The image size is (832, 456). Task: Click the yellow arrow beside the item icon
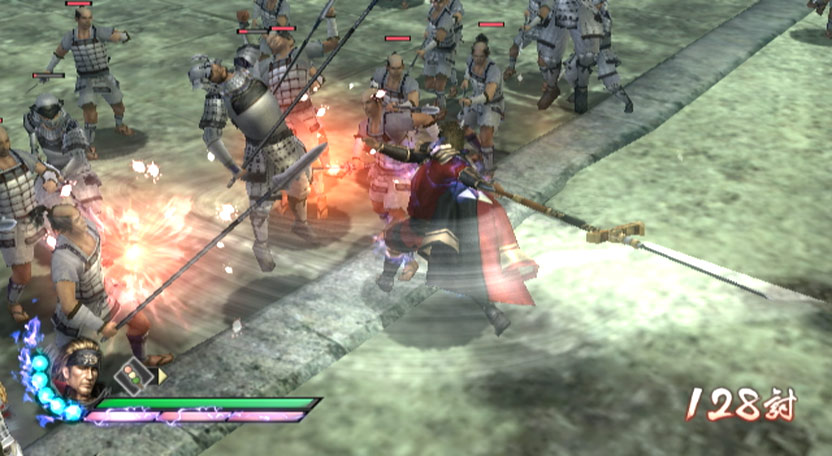point(162,376)
